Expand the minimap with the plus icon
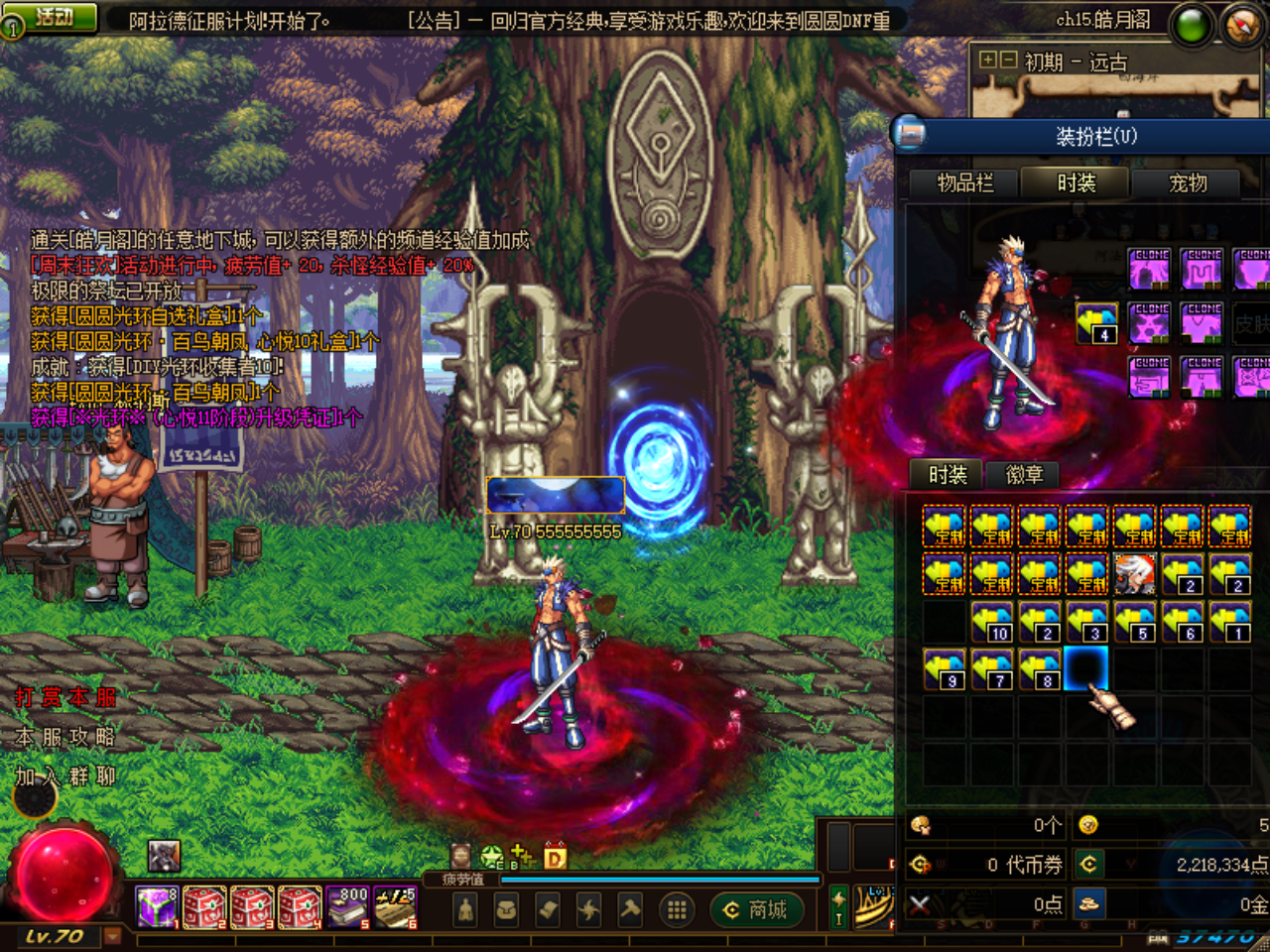Viewport: 1270px width, 952px height. (x=988, y=59)
